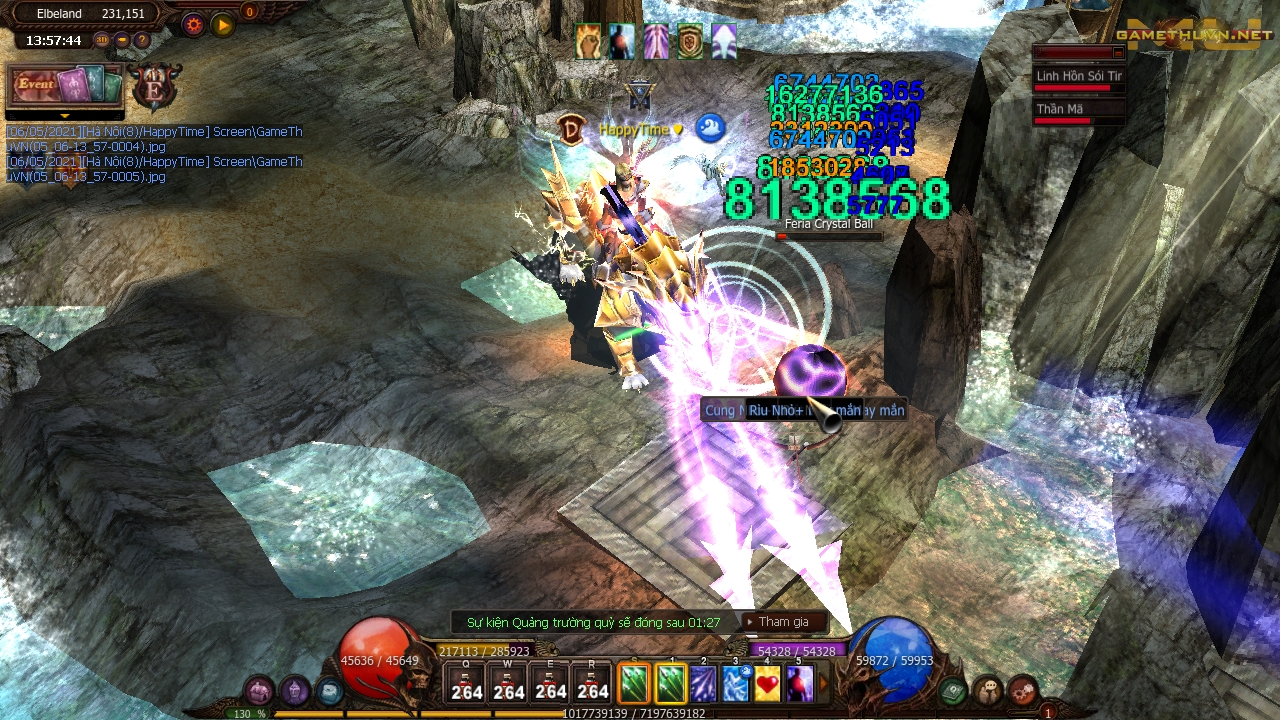This screenshot has width=1280, height=720.
Task: Activate the blue ice skill in slot 3
Action: (736, 684)
